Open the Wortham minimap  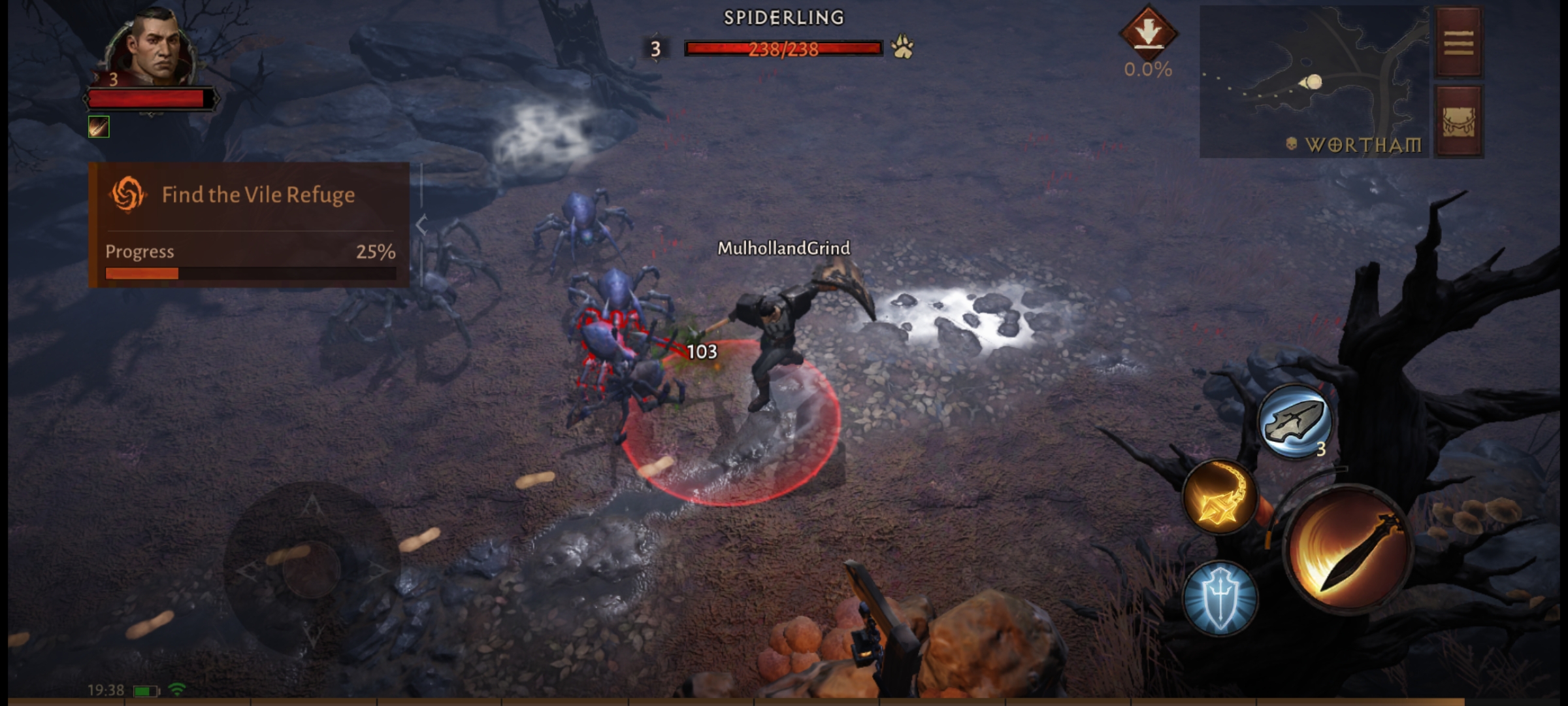pyautogui.click(x=1315, y=82)
